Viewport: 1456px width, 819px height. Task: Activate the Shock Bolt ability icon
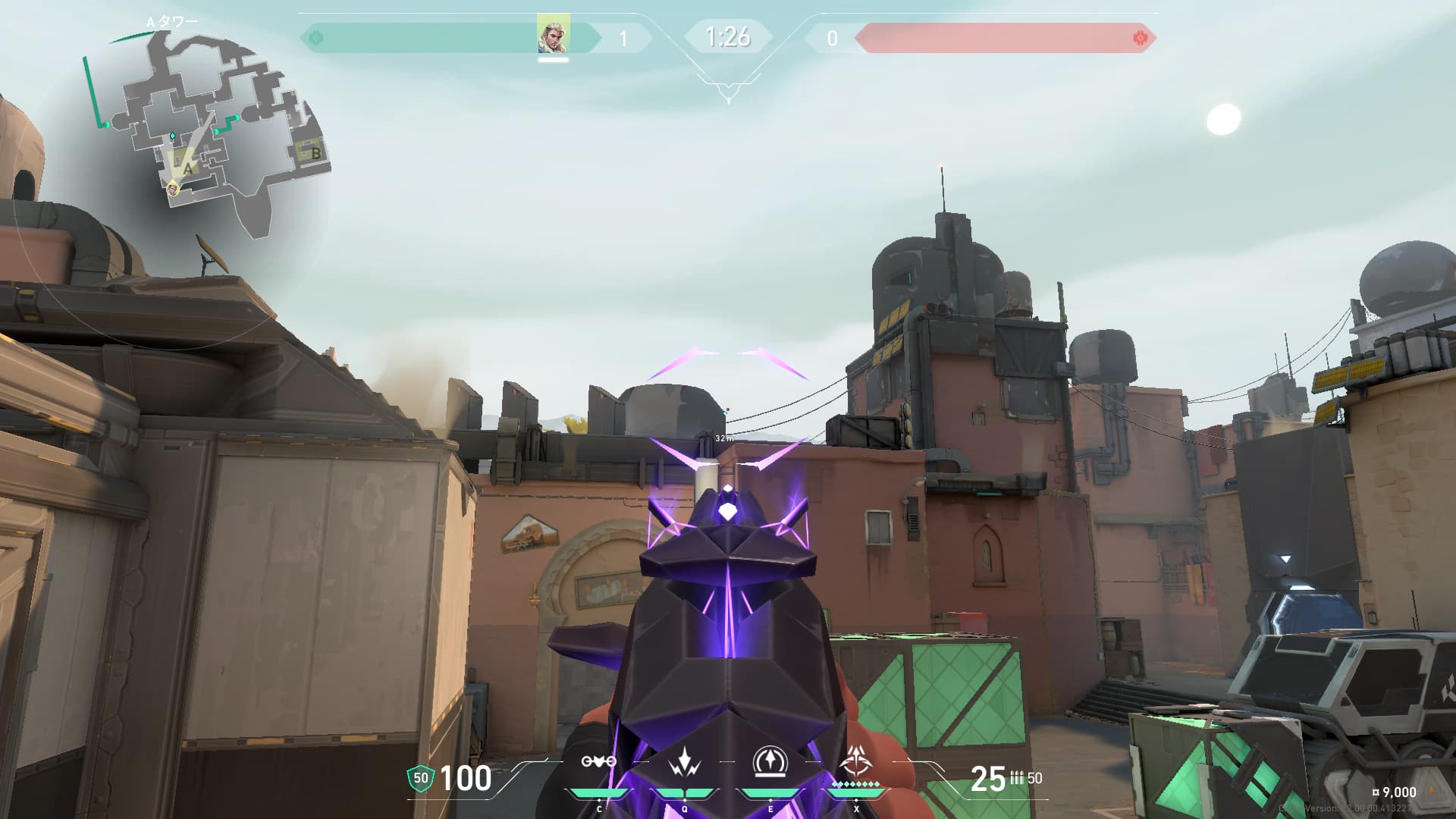684,761
